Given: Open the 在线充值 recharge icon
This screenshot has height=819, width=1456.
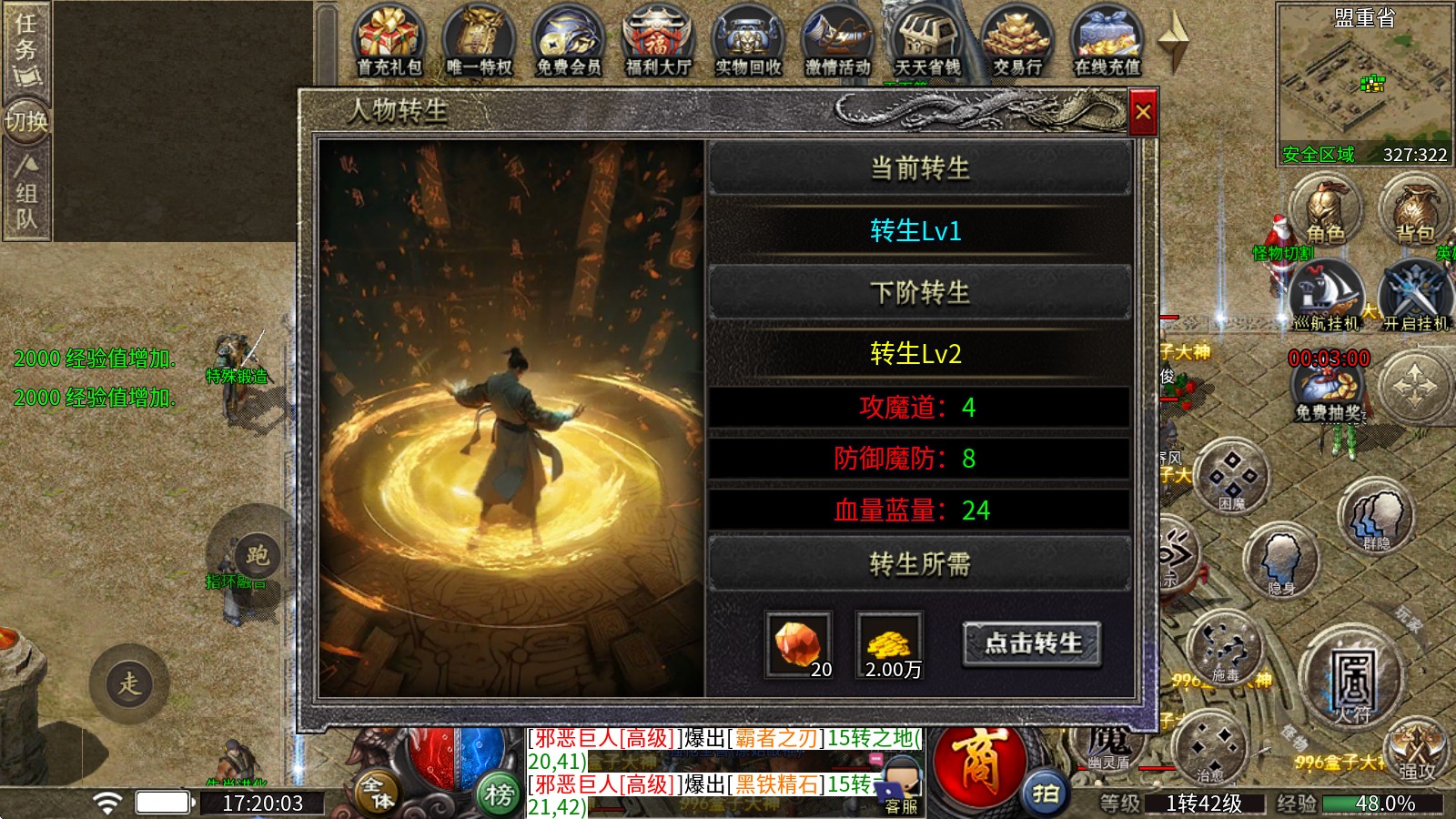Looking at the screenshot, I should [1106, 32].
